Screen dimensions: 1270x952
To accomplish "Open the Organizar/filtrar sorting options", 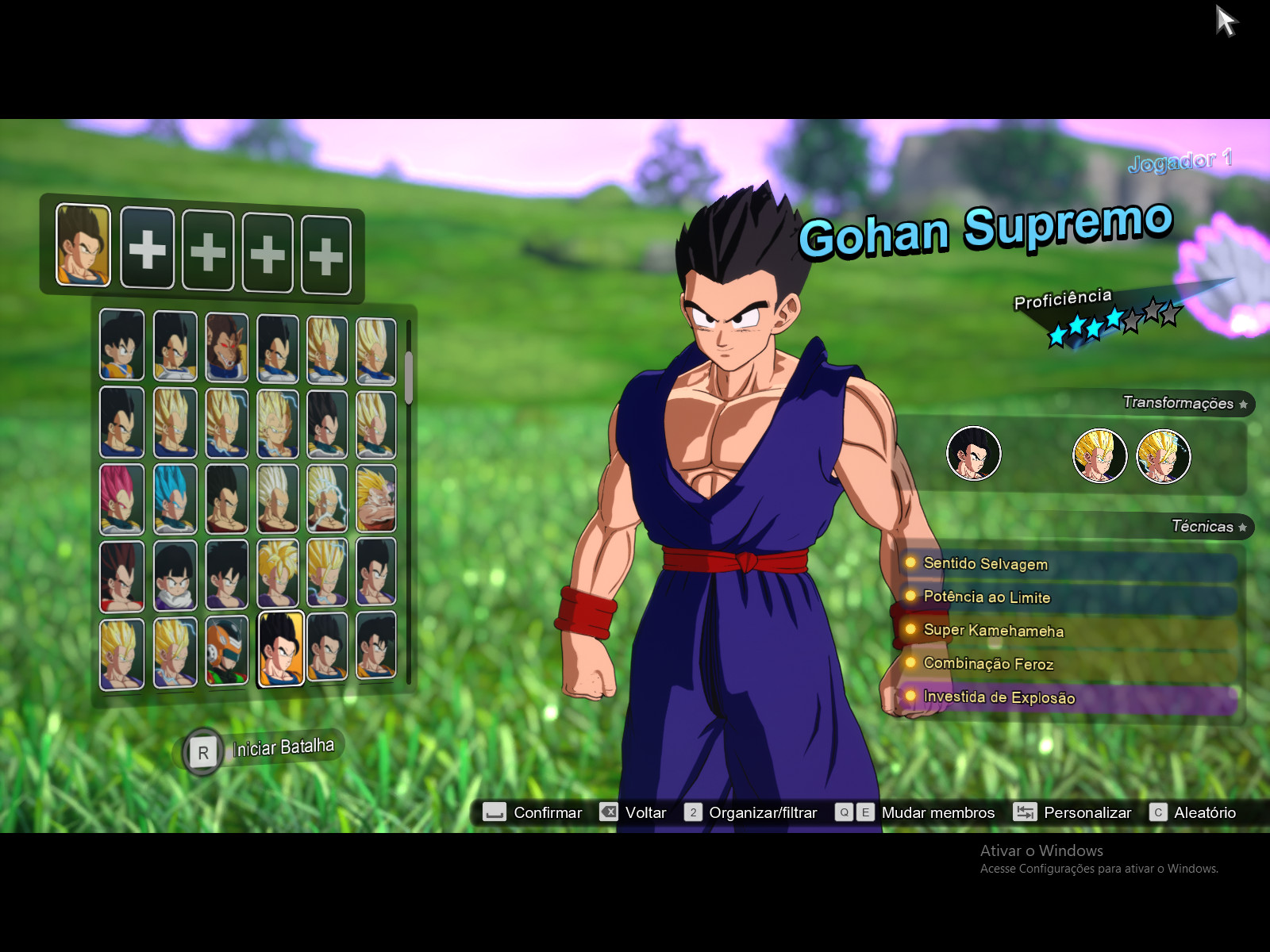I will tap(762, 812).
